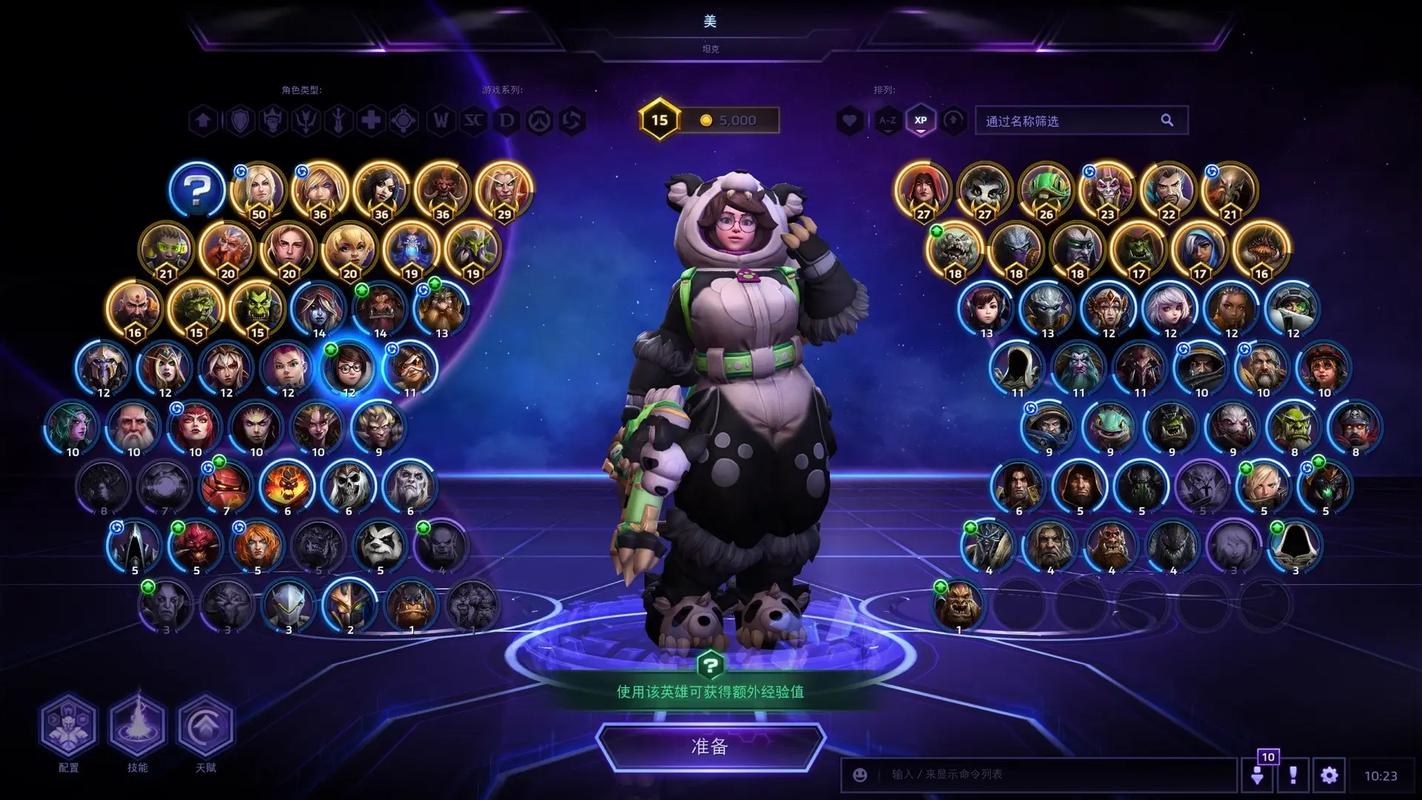The width and height of the screenshot is (1422, 800).
Task: Filter heroes by StarCraft universe
Action: point(474,121)
